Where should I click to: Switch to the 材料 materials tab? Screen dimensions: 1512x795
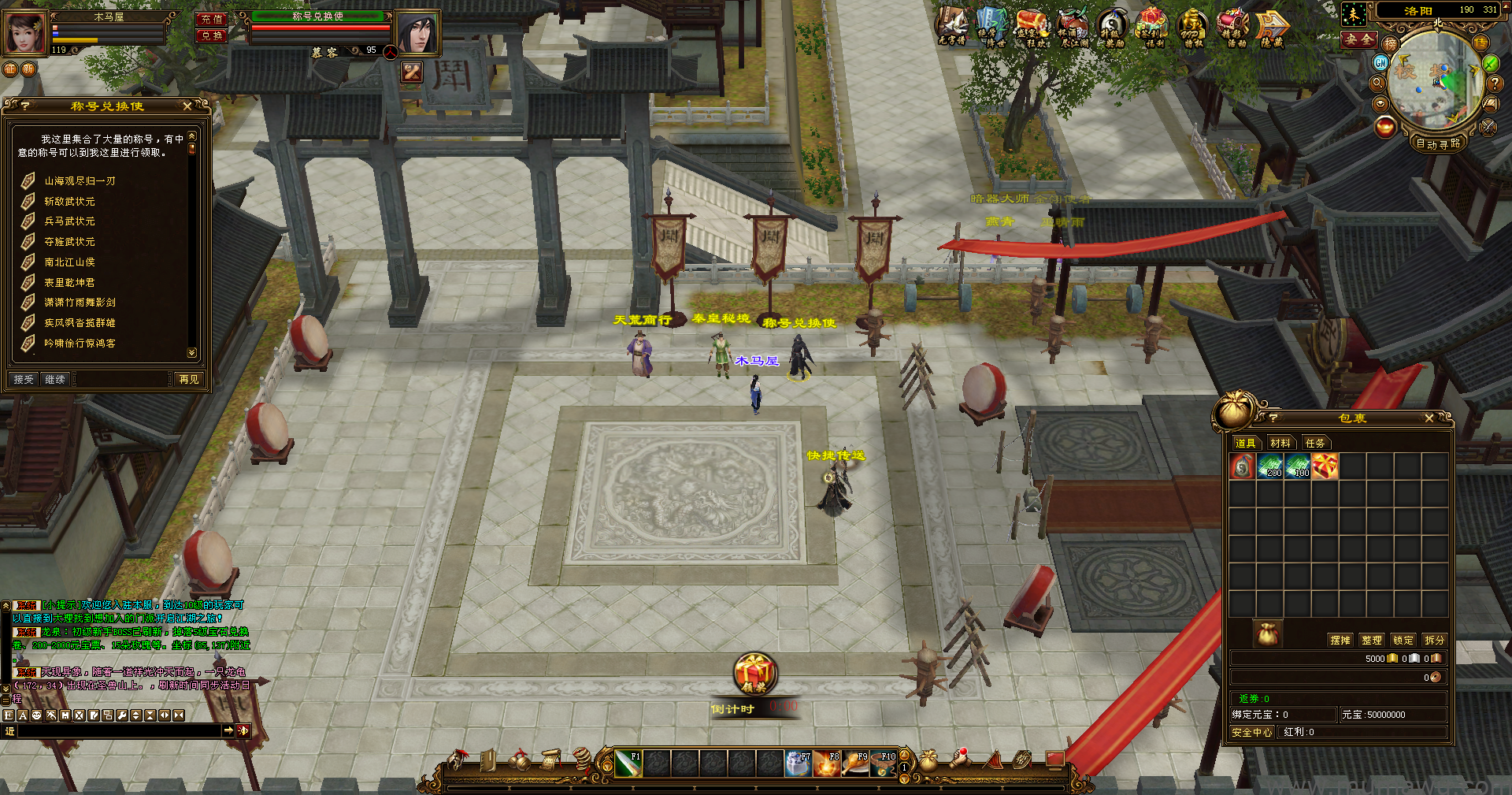click(1280, 443)
